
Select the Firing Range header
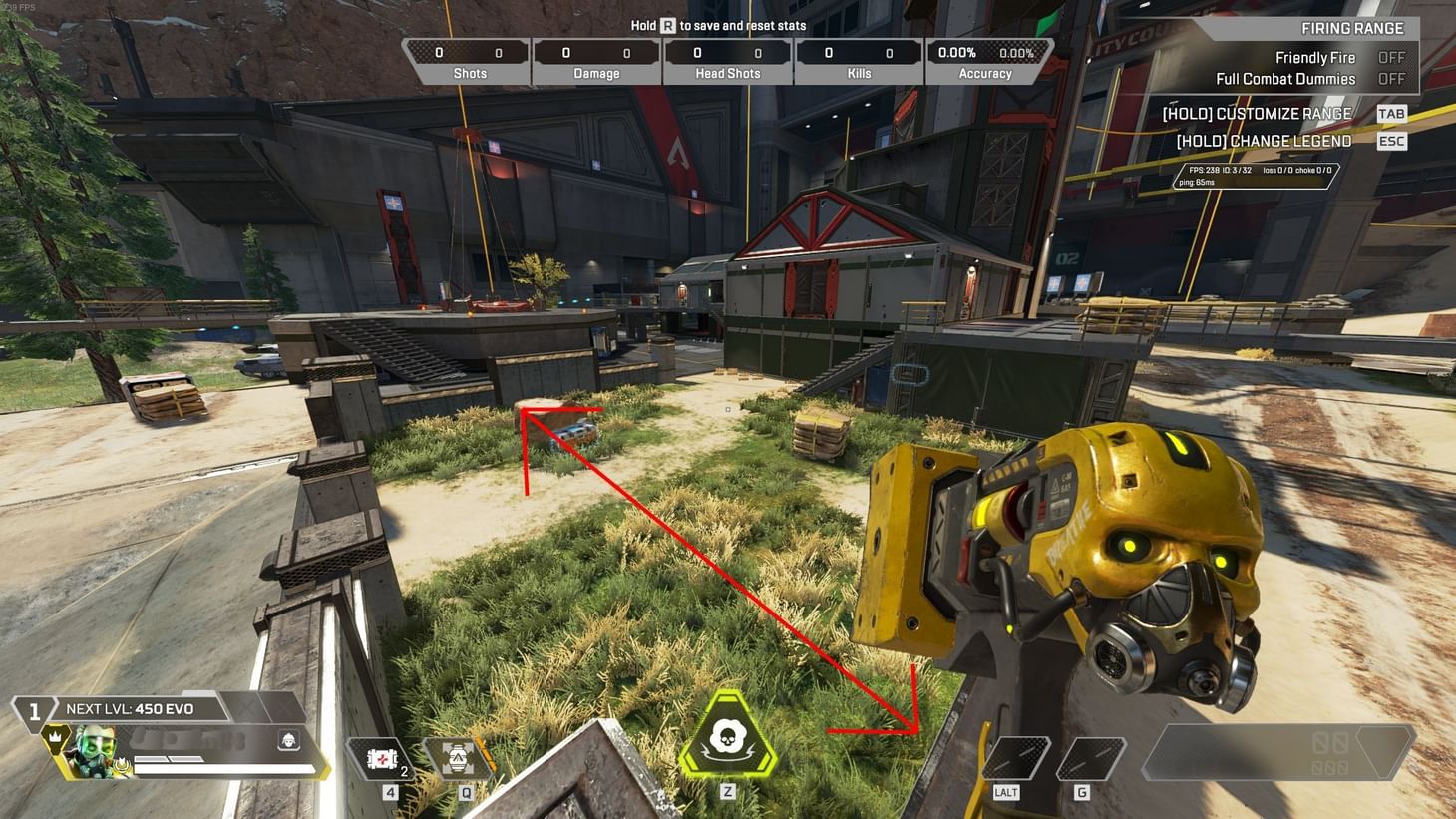coord(1352,28)
